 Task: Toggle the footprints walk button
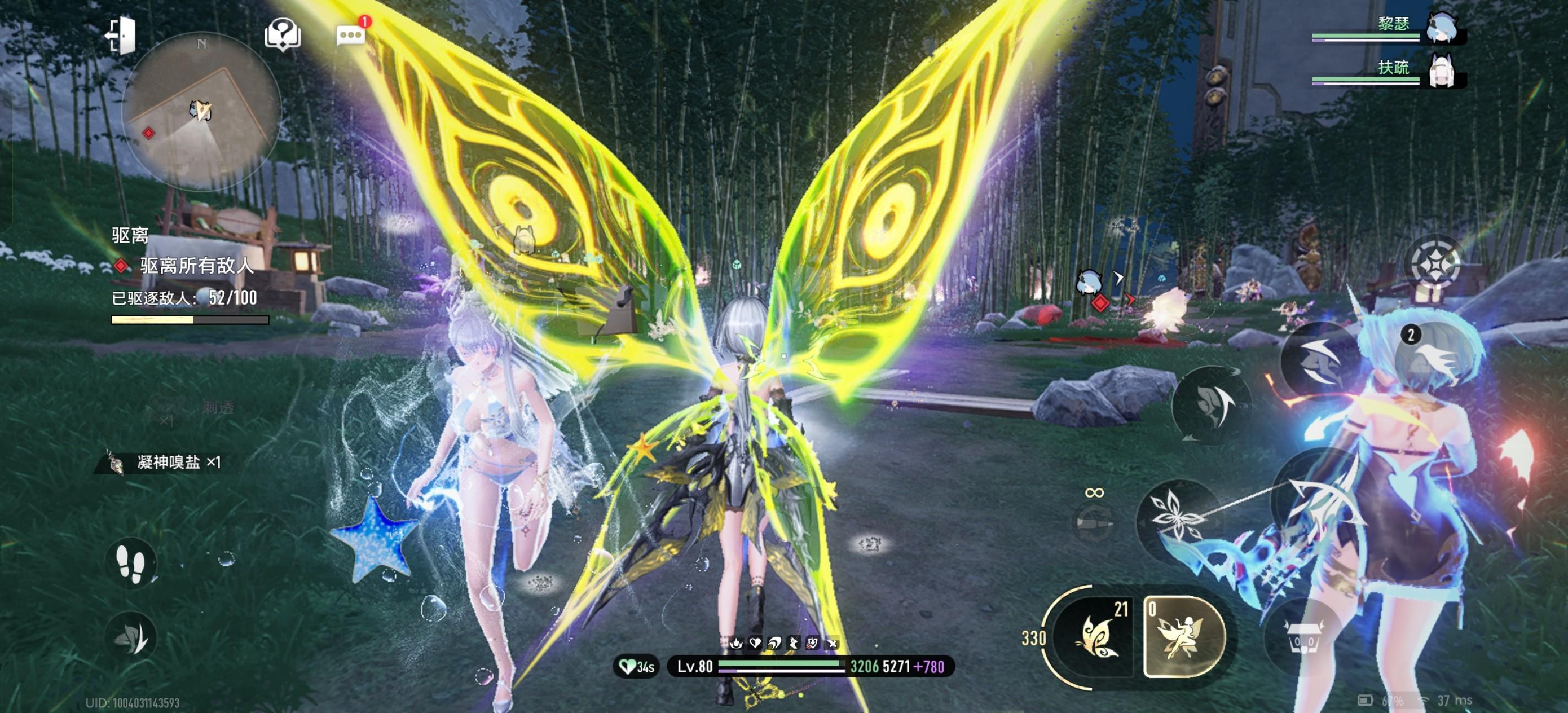[x=131, y=563]
